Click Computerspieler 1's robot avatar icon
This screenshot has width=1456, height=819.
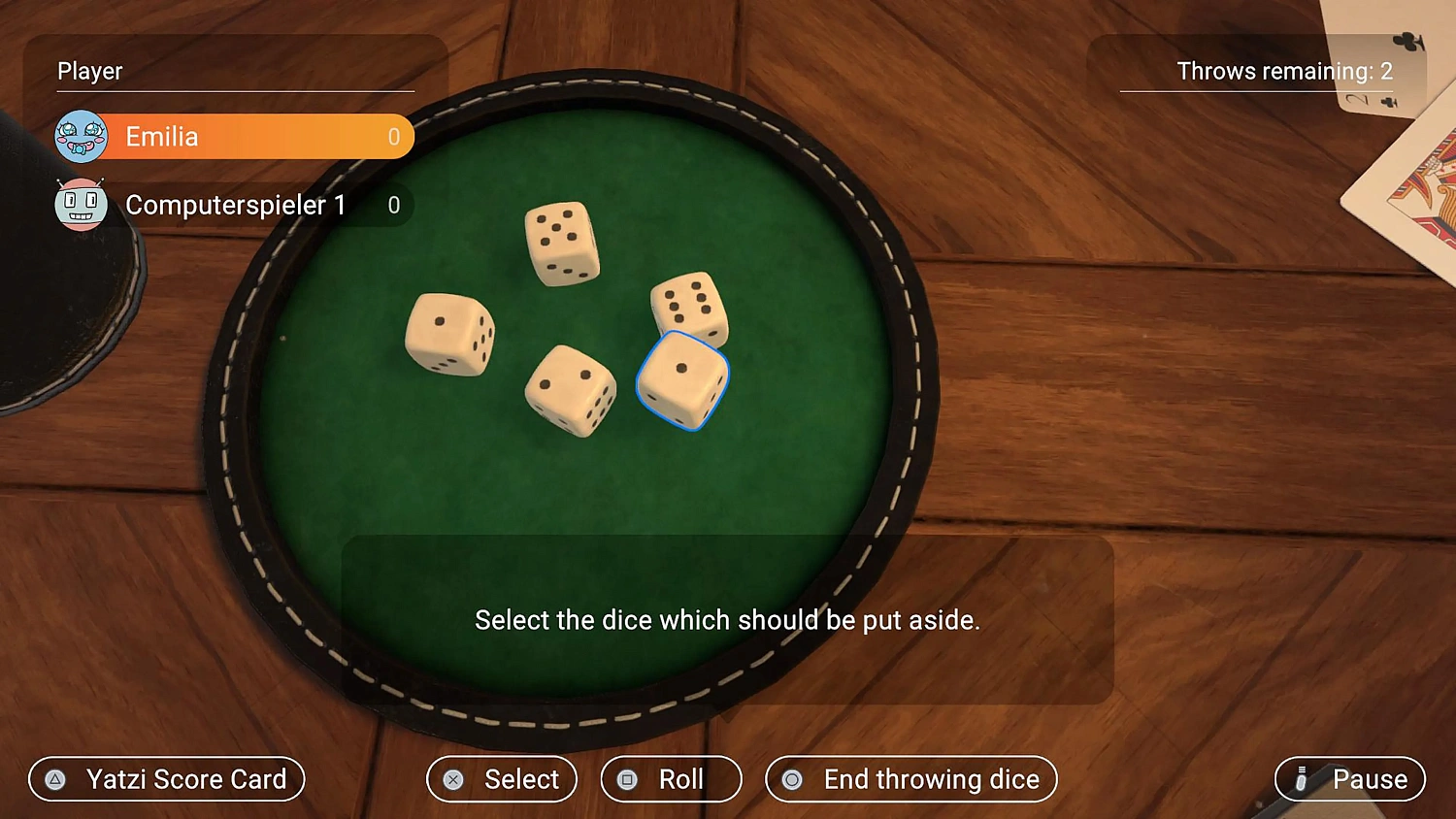82,205
